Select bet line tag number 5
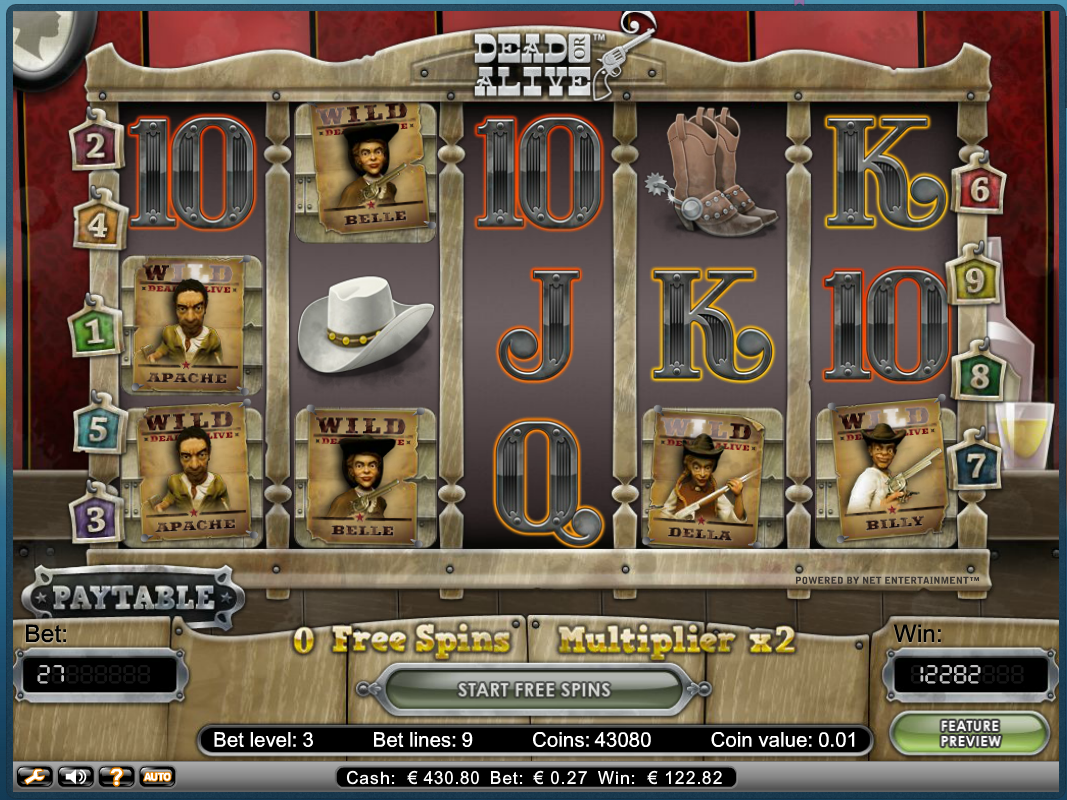The height and width of the screenshot is (800, 1067). coord(98,428)
